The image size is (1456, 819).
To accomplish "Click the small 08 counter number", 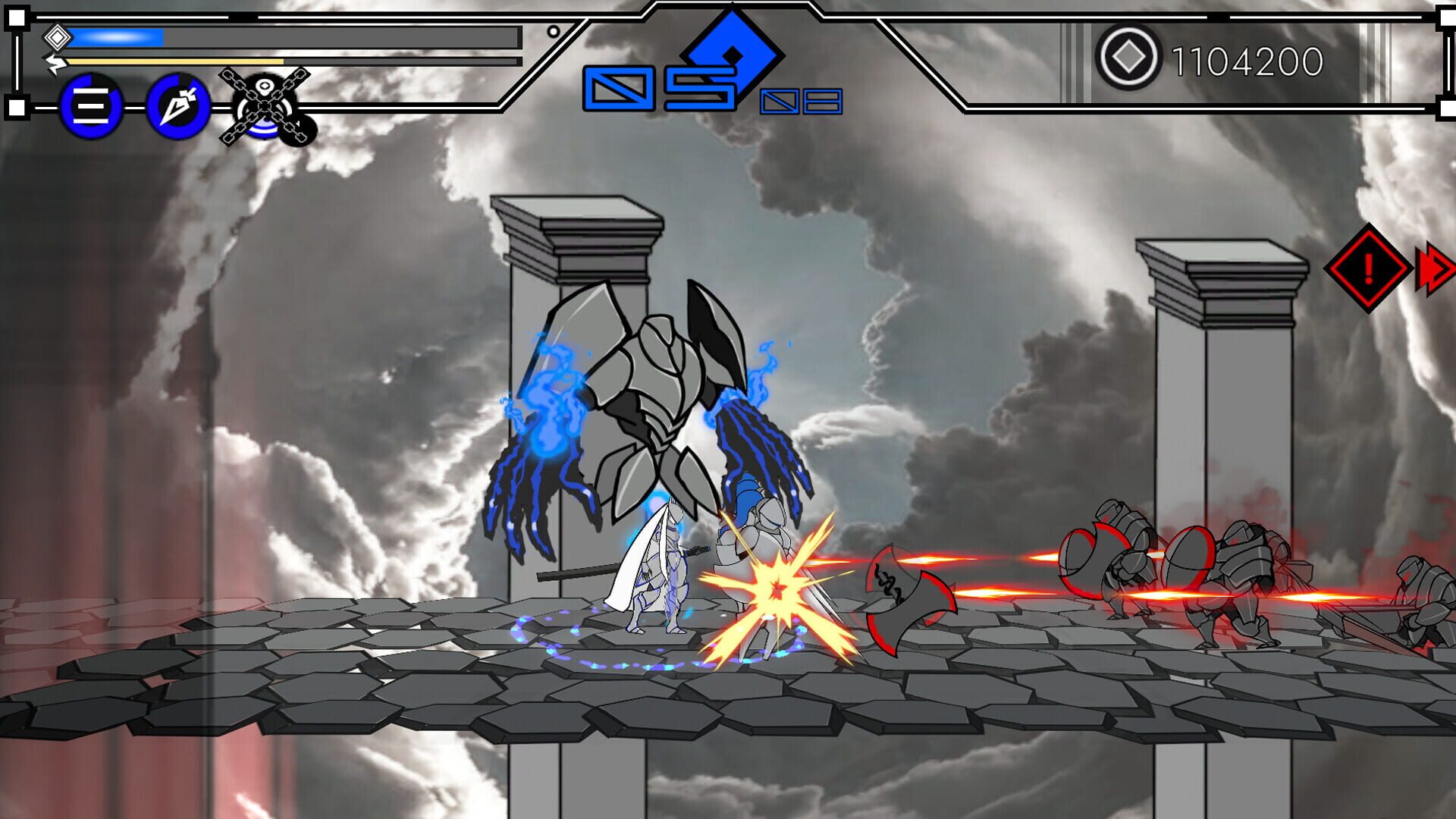I will [x=799, y=101].
